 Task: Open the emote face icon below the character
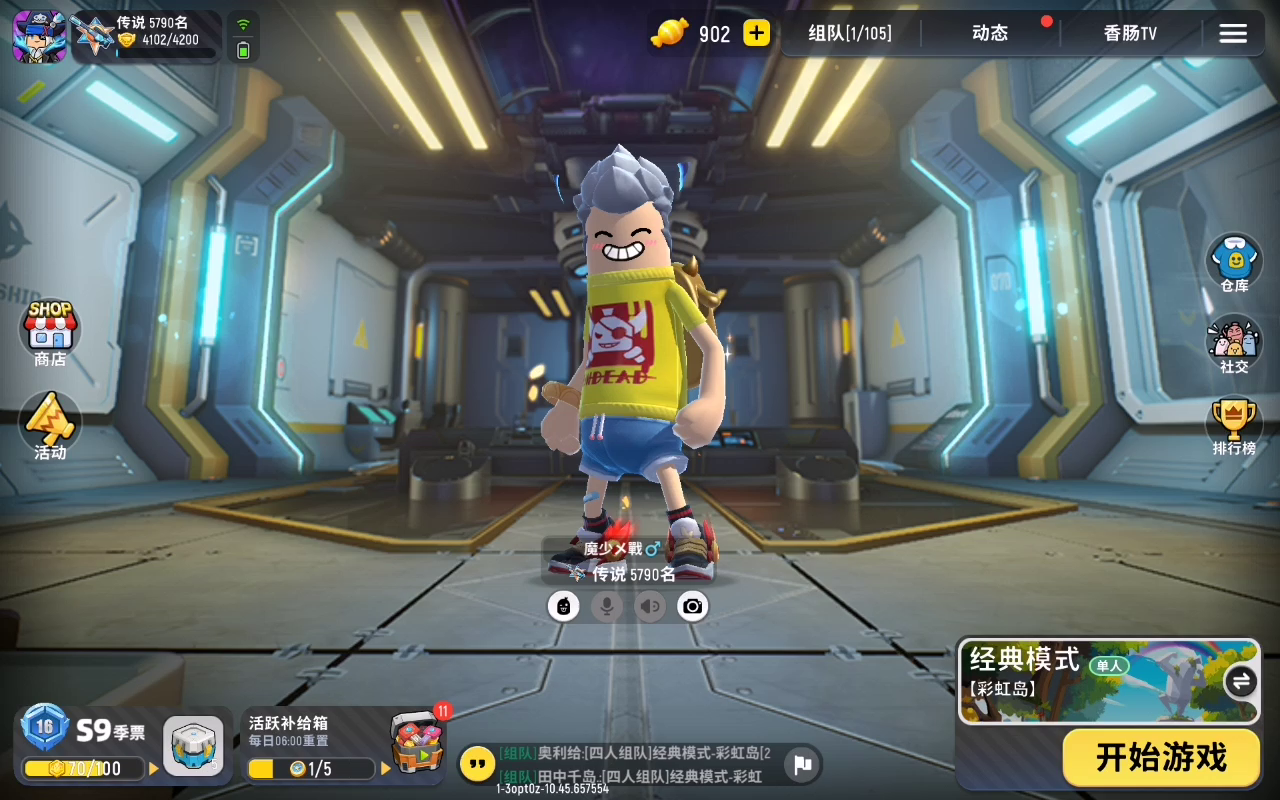click(563, 605)
